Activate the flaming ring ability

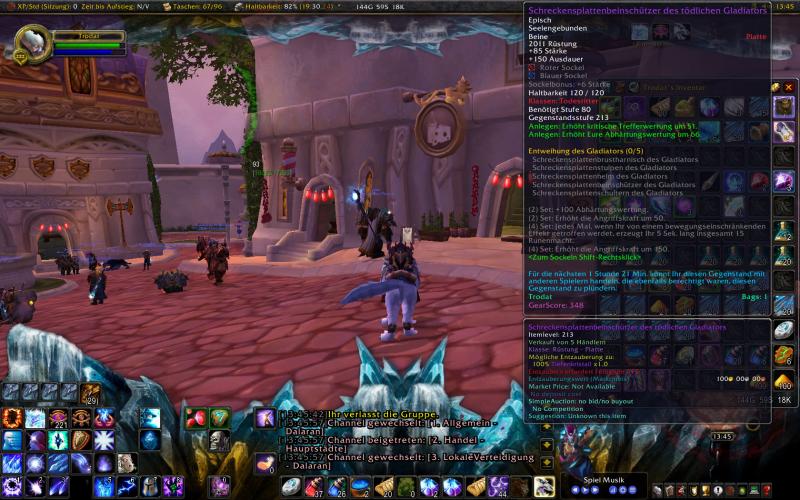(x=12, y=418)
